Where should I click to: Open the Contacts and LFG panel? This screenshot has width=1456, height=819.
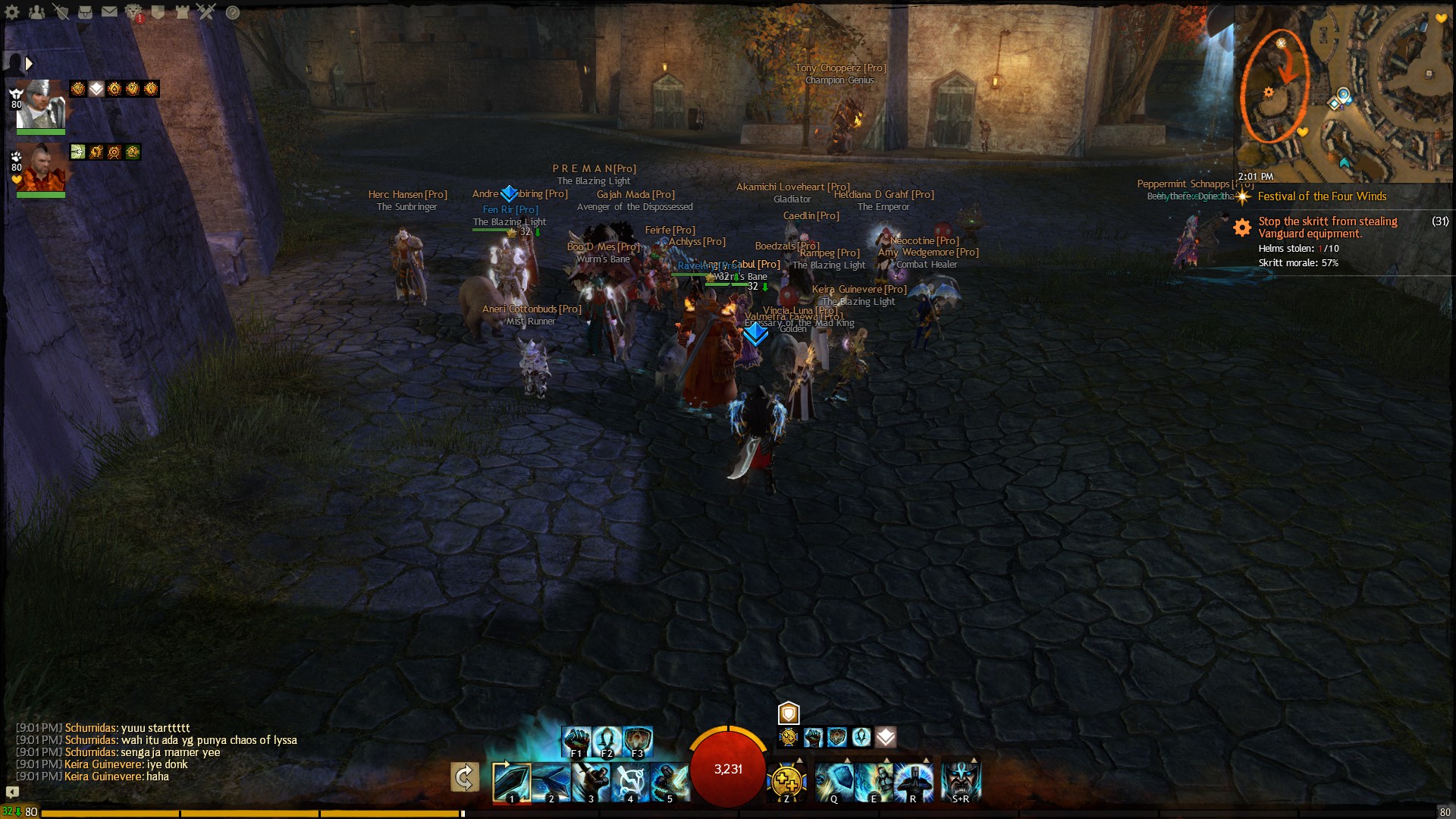tap(37, 13)
